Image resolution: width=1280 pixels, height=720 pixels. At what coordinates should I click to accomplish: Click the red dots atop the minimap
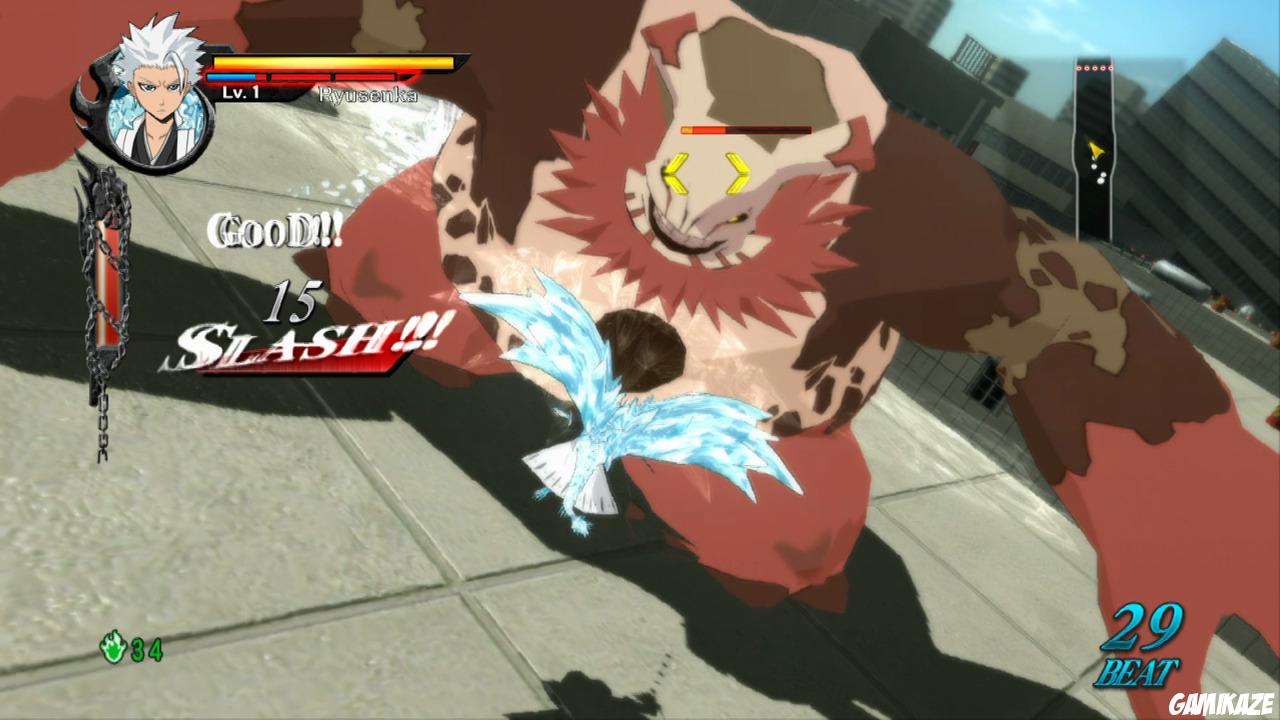(x=1095, y=67)
